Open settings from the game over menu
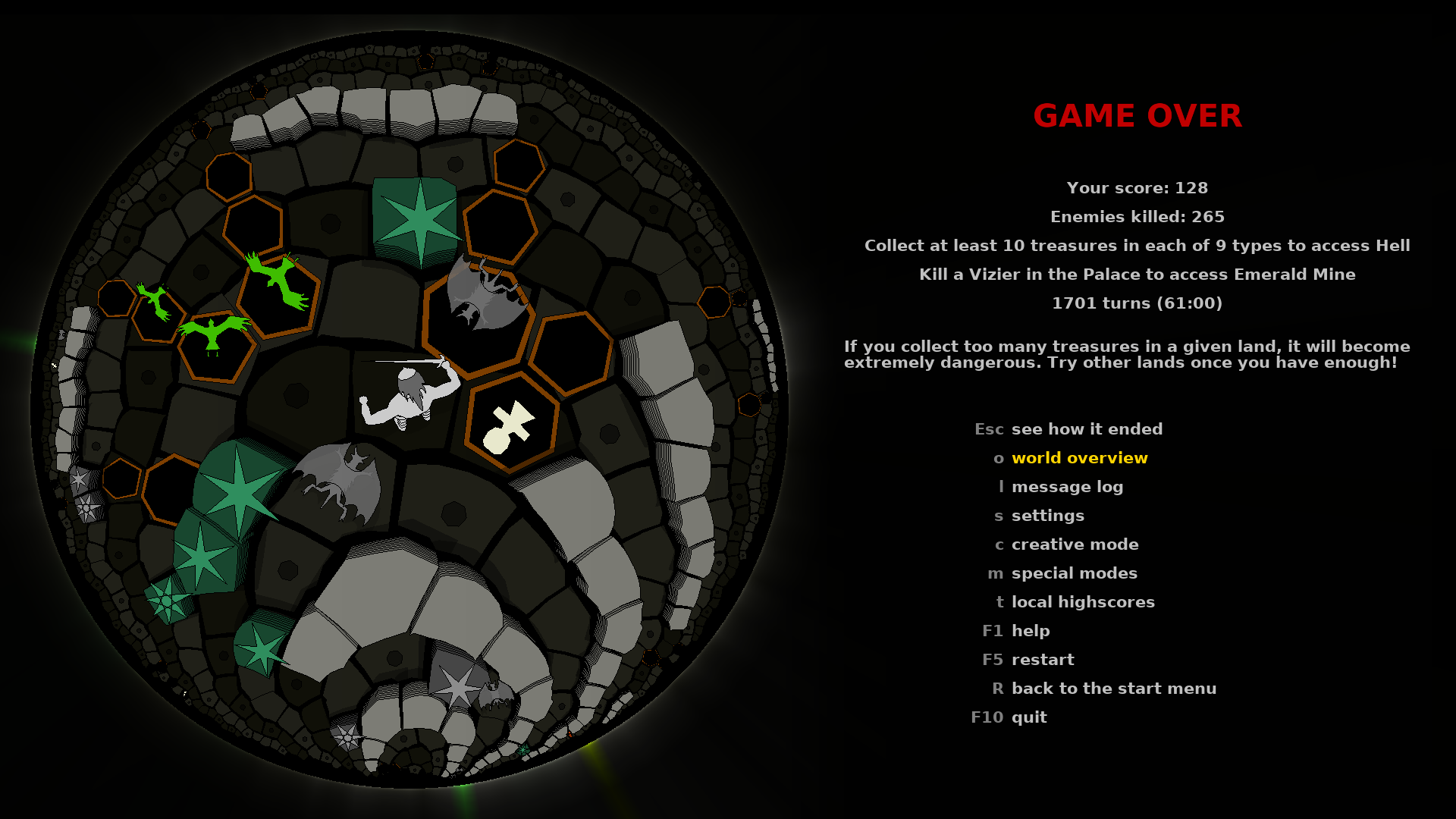The height and width of the screenshot is (819, 1456). (x=1048, y=515)
